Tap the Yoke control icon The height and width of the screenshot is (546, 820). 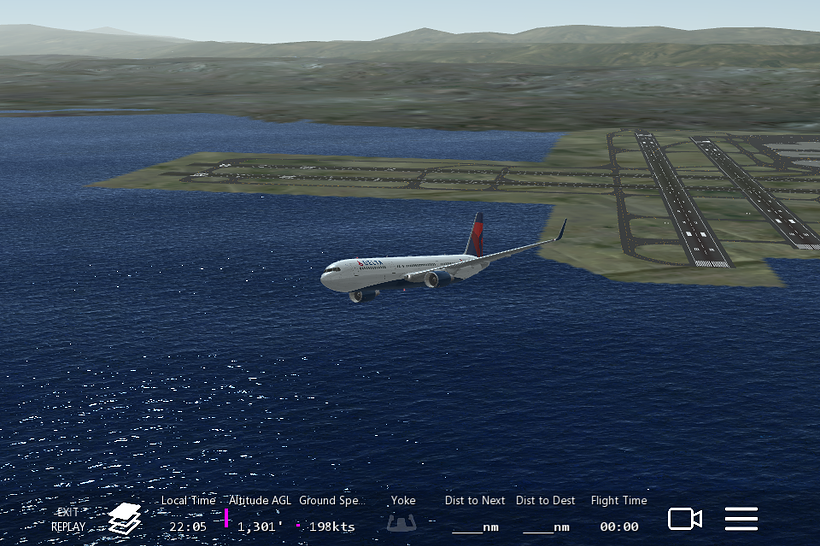(x=403, y=522)
